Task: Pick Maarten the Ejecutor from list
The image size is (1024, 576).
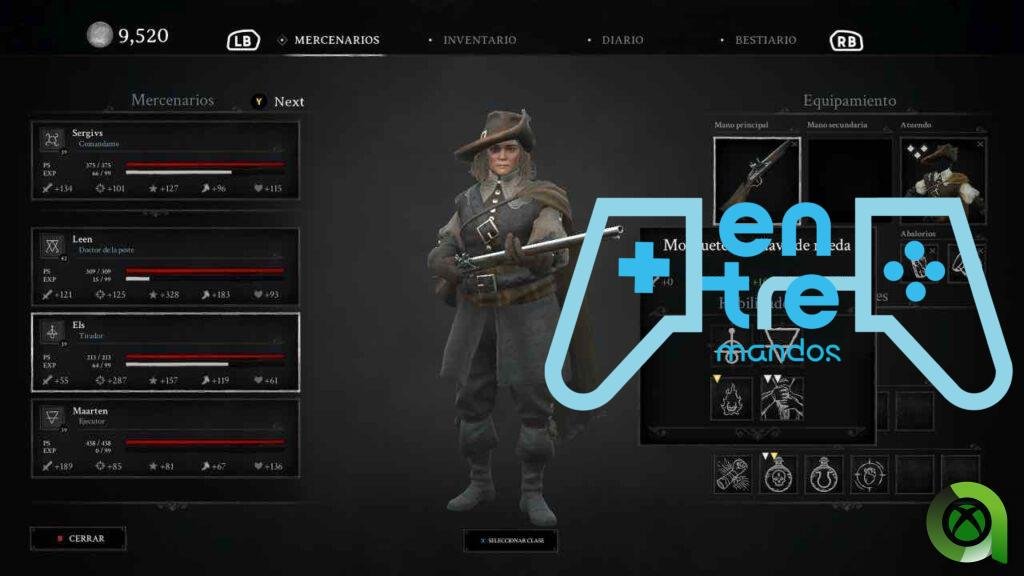Action: tap(165, 437)
